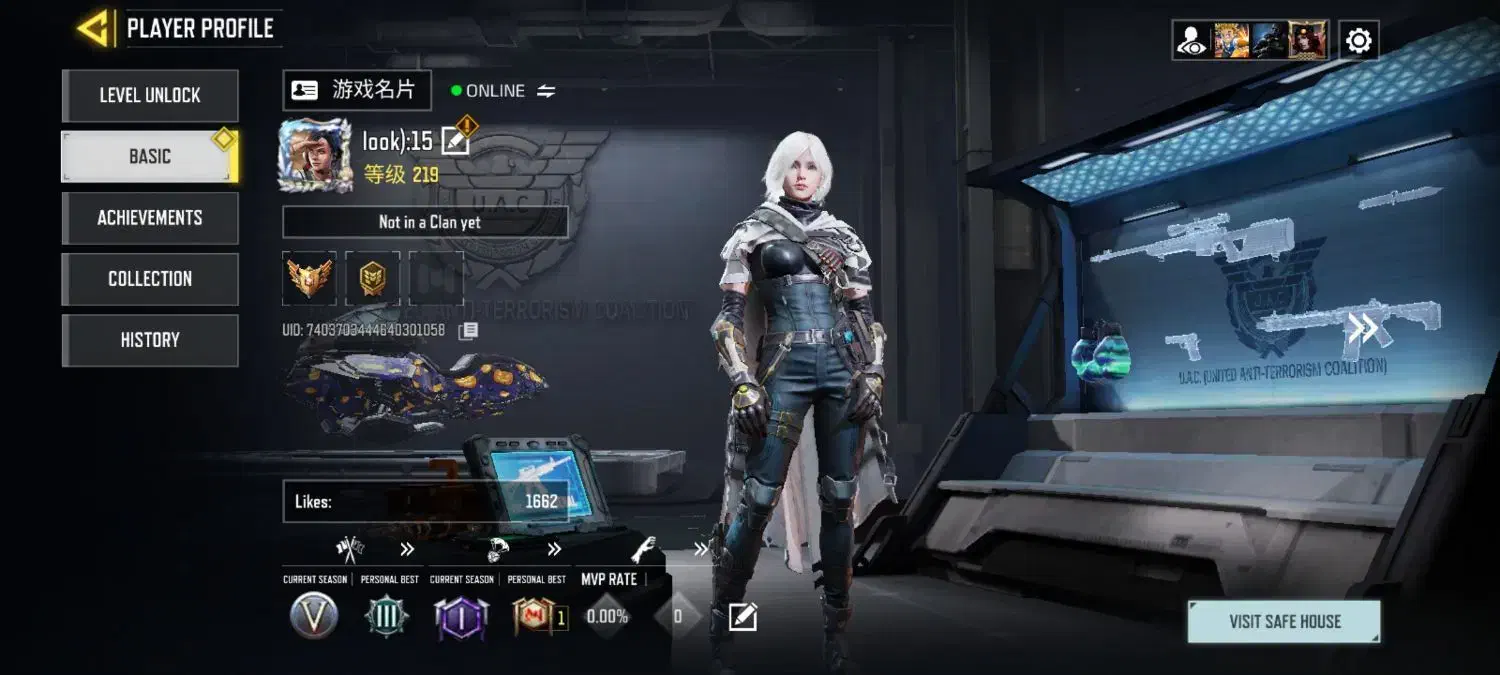
Task: View the History tab
Action: (x=150, y=340)
